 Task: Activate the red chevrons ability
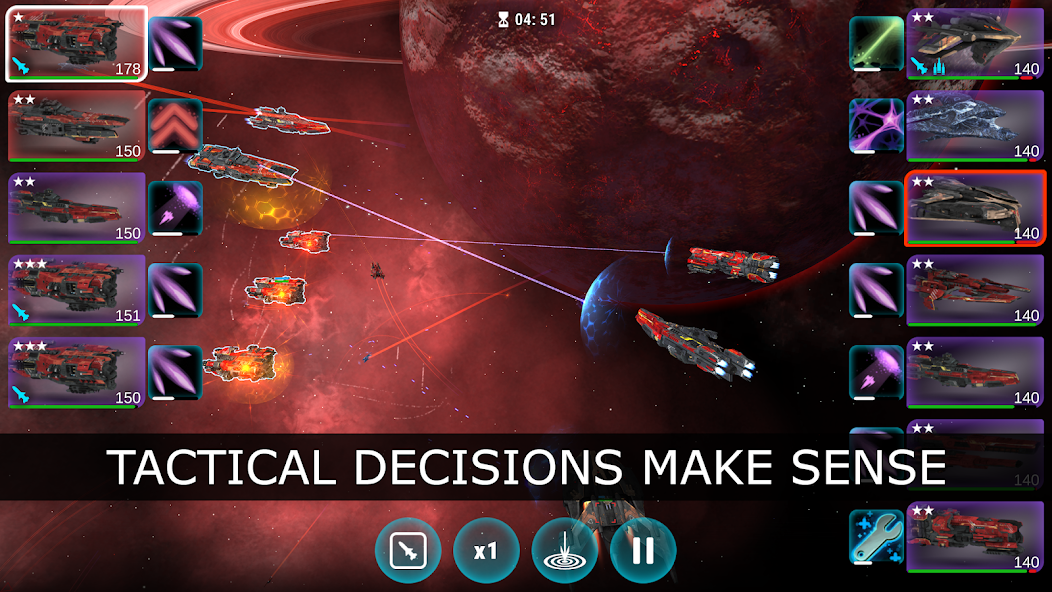[x=175, y=126]
